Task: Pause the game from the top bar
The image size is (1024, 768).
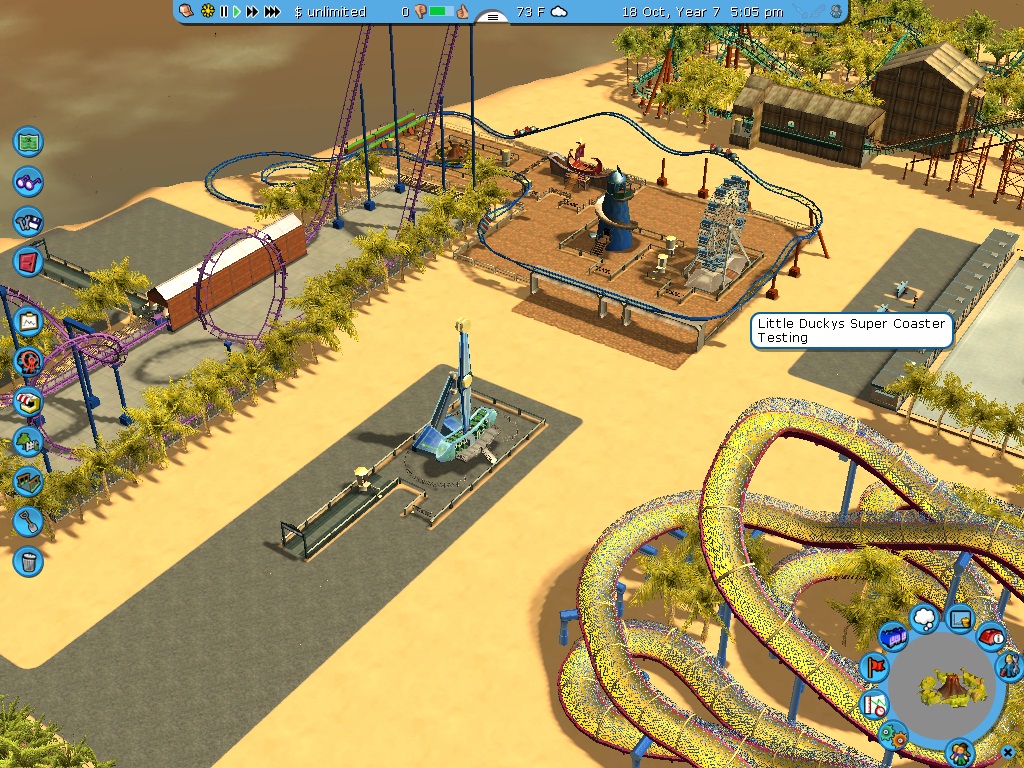Action: click(x=224, y=12)
